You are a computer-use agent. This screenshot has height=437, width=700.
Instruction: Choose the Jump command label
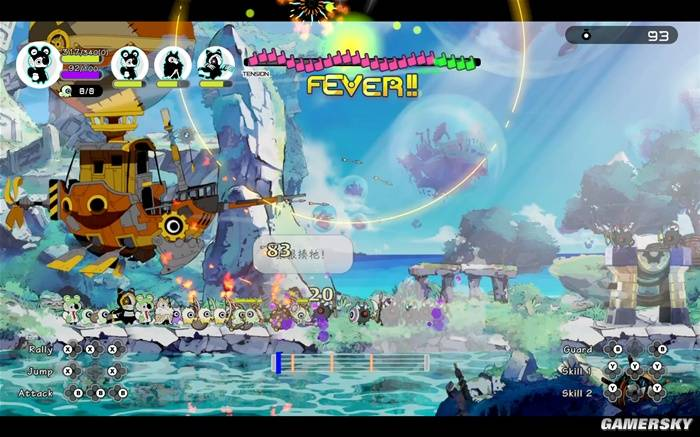coord(40,371)
